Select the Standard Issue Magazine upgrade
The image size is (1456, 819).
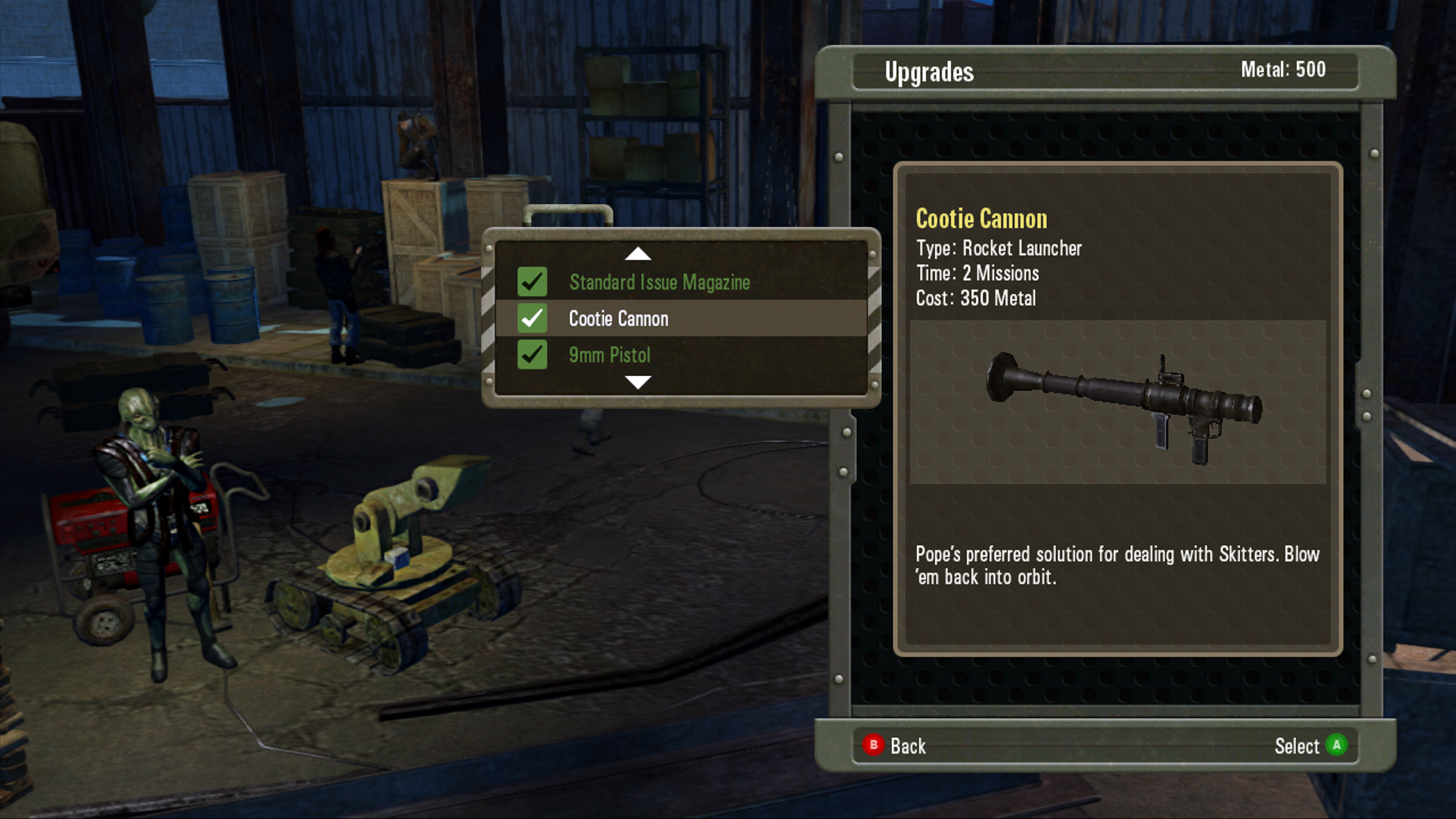coord(659,282)
